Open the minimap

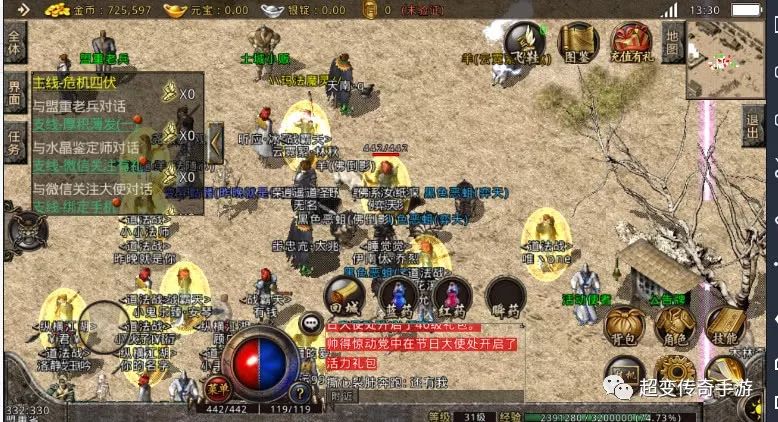pyautogui.click(x=725, y=60)
